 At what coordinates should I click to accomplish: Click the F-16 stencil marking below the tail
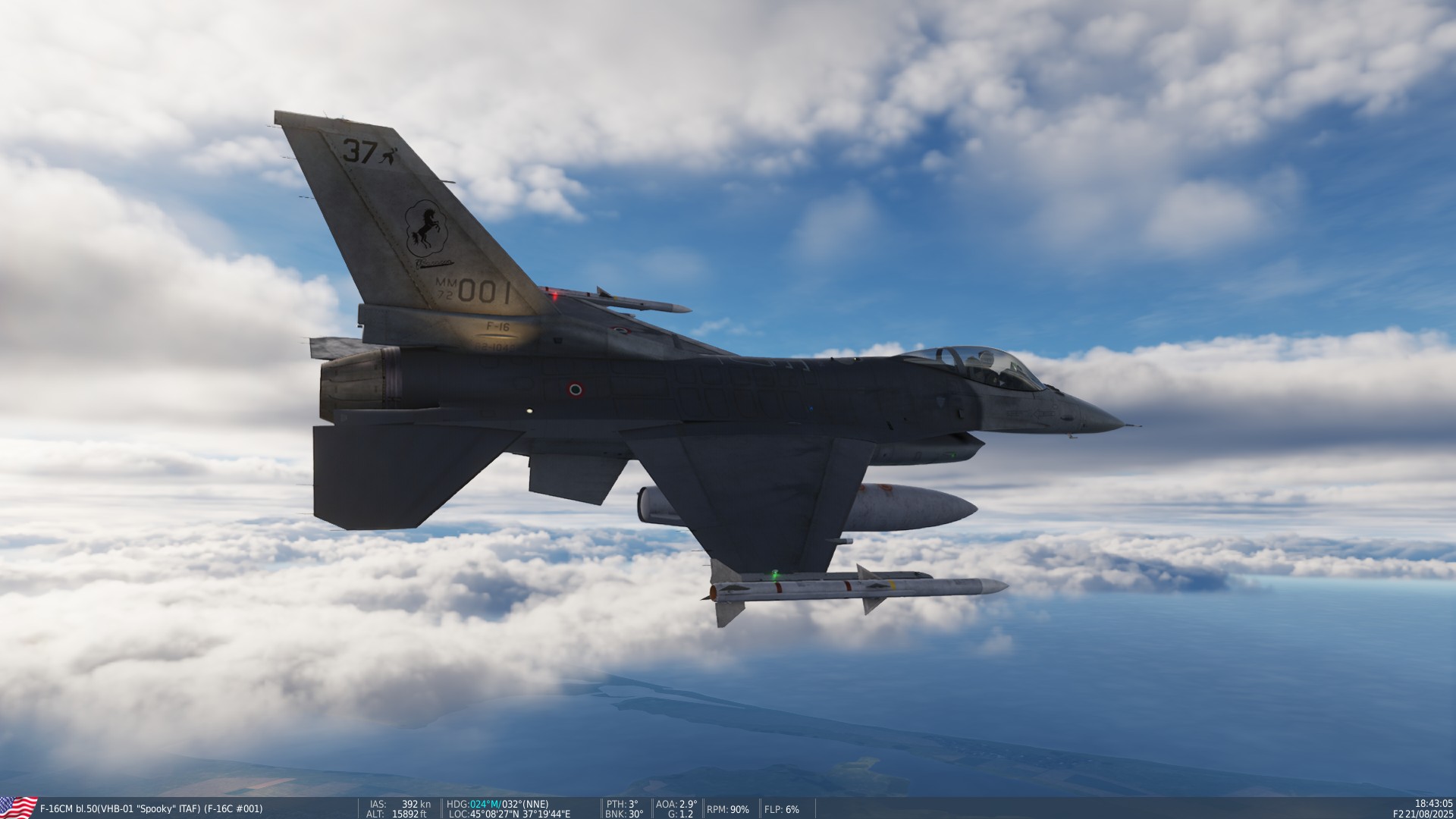click(497, 326)
